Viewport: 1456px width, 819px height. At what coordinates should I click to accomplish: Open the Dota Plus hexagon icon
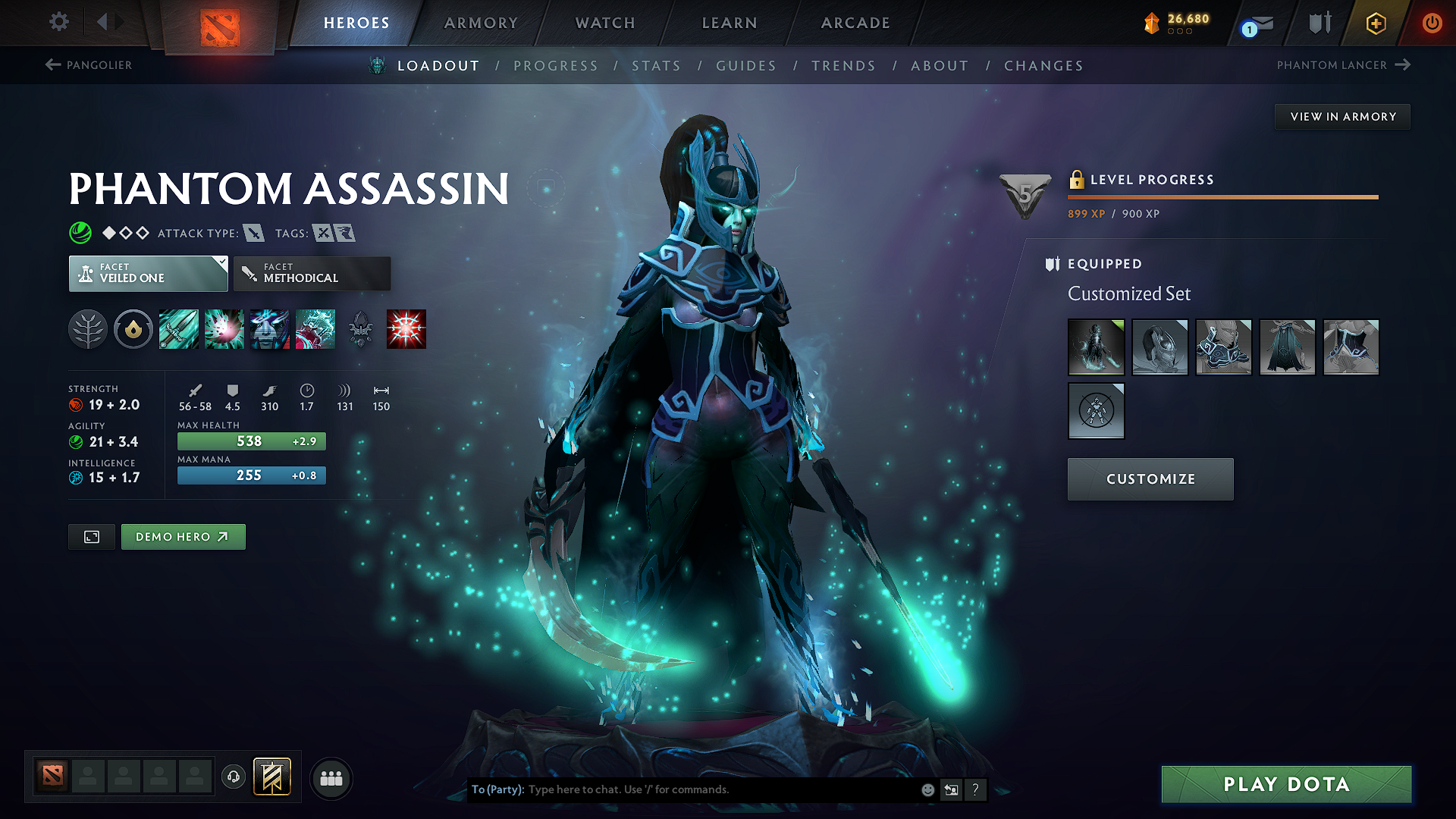1374,23
